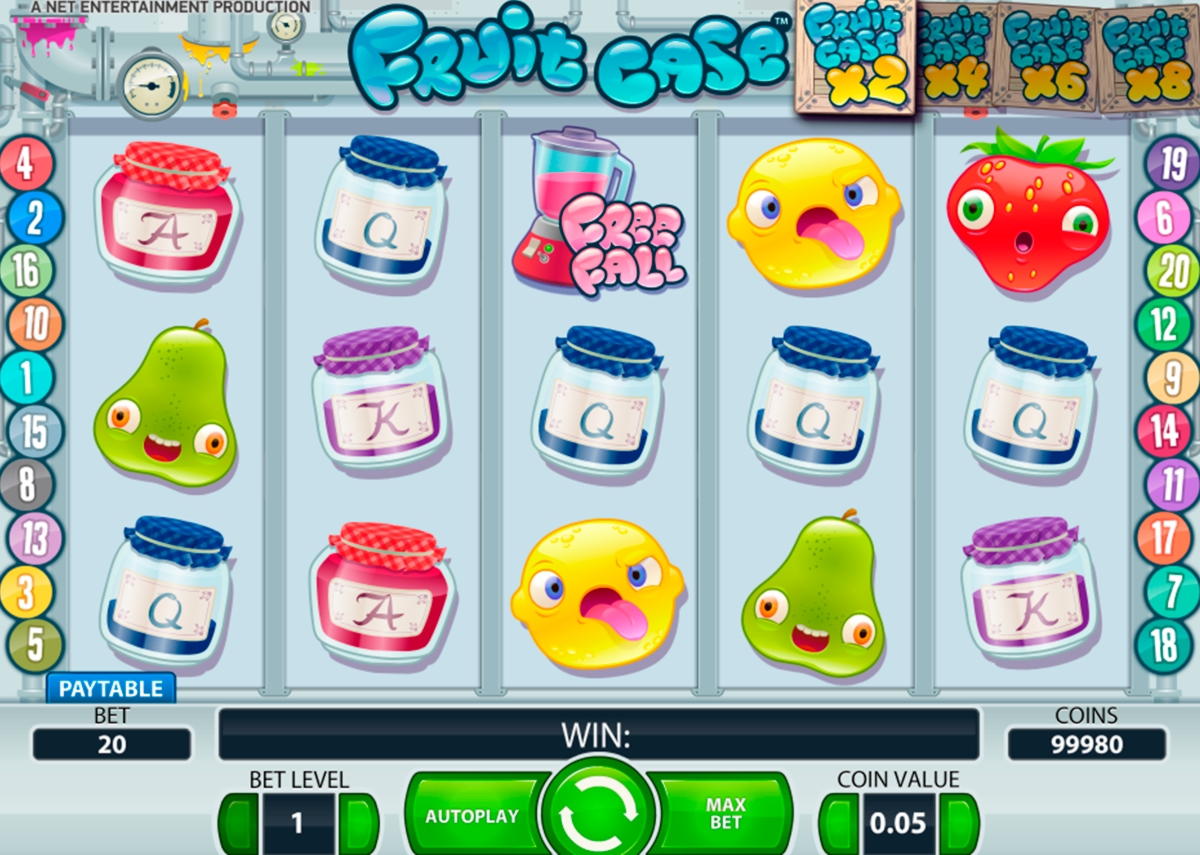Screen dimensions: 1200x855
Task: Select payline number 5 bubble
Action: pyautogui.click(x=34, y=646)
